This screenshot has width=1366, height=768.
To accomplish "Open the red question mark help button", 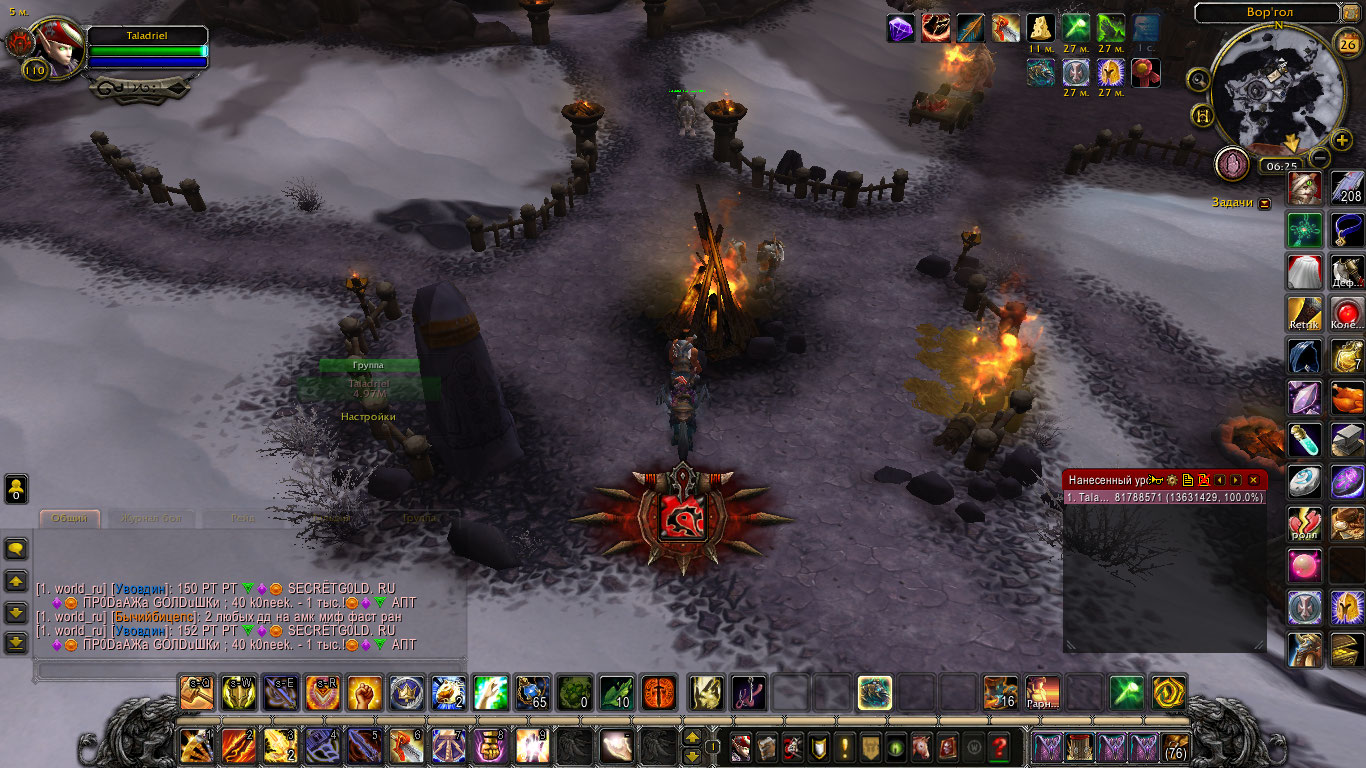I will click(998, 746).
